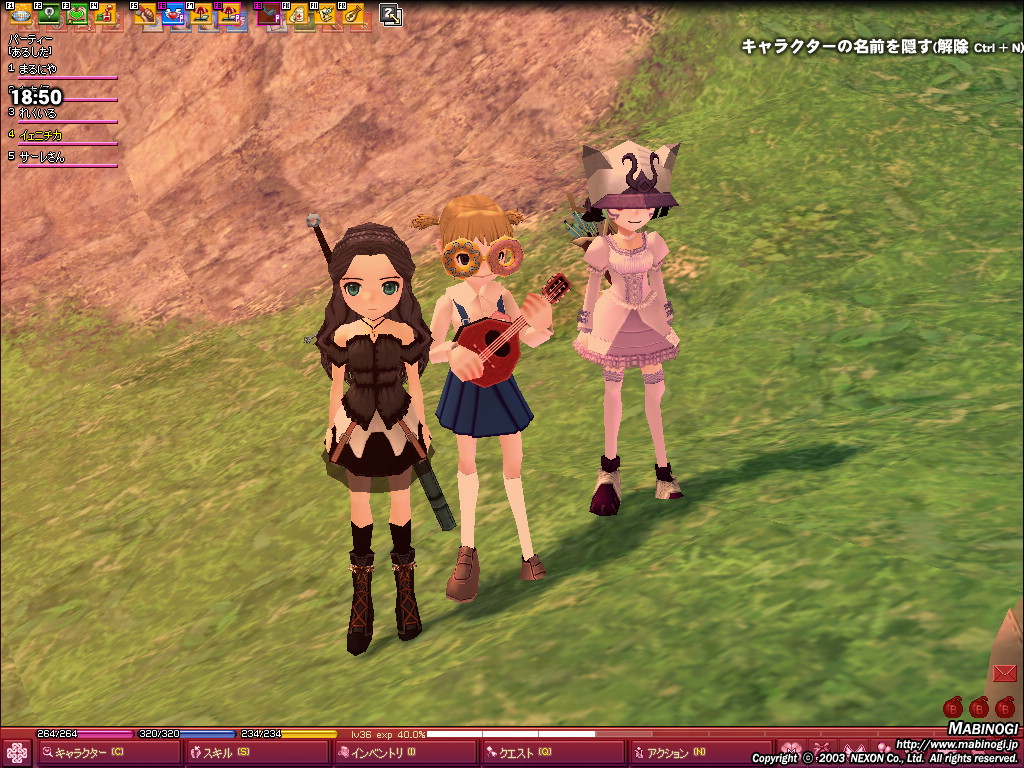
Task: Open the red mail envelope notification
Action: [1005, 672]
